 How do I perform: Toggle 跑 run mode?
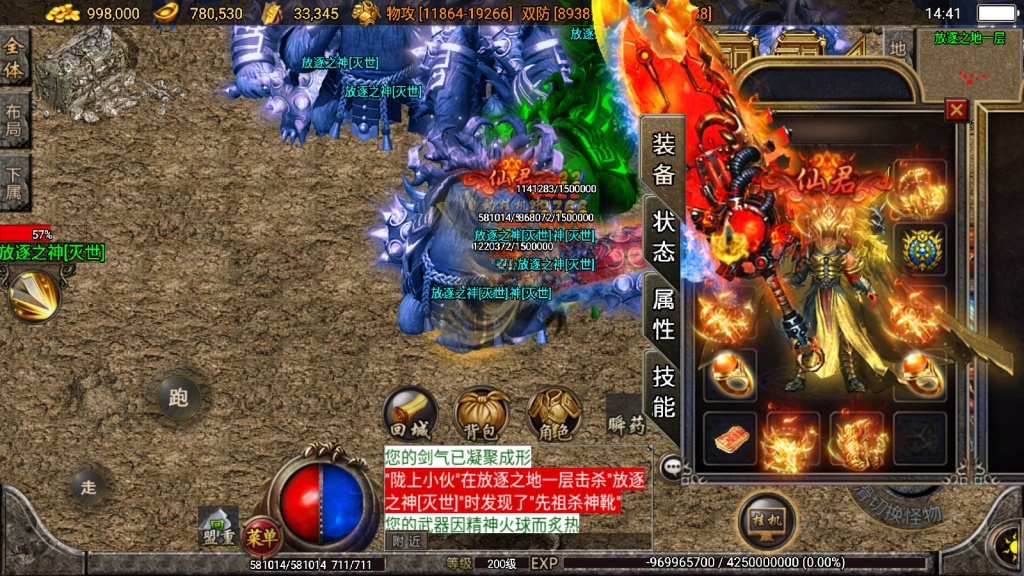click(178, 398)
